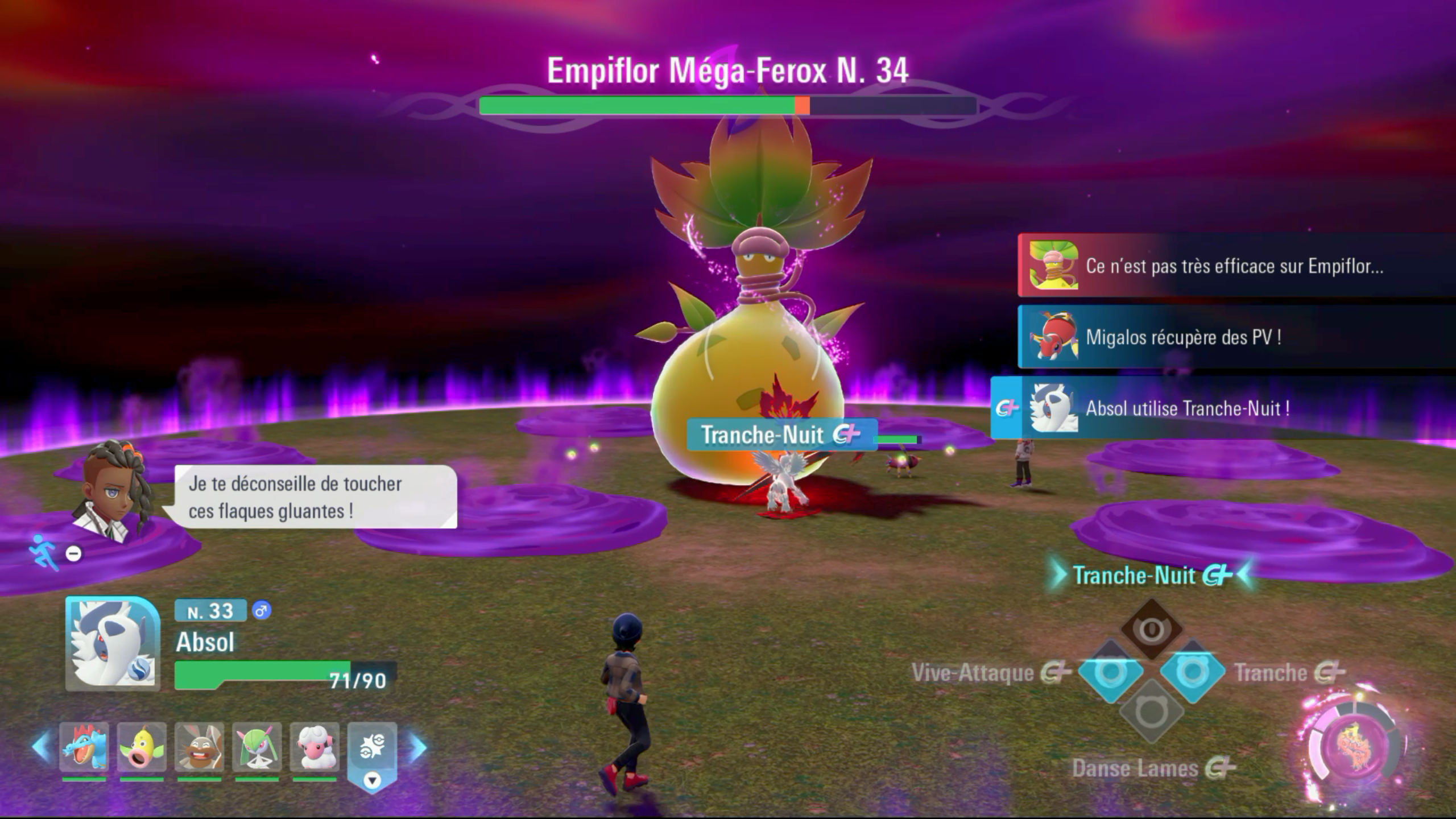The width and height of the screenshot is (1456, 819).
Task: Click Absol's active Pokémon portrait
Action: (113, 643)
